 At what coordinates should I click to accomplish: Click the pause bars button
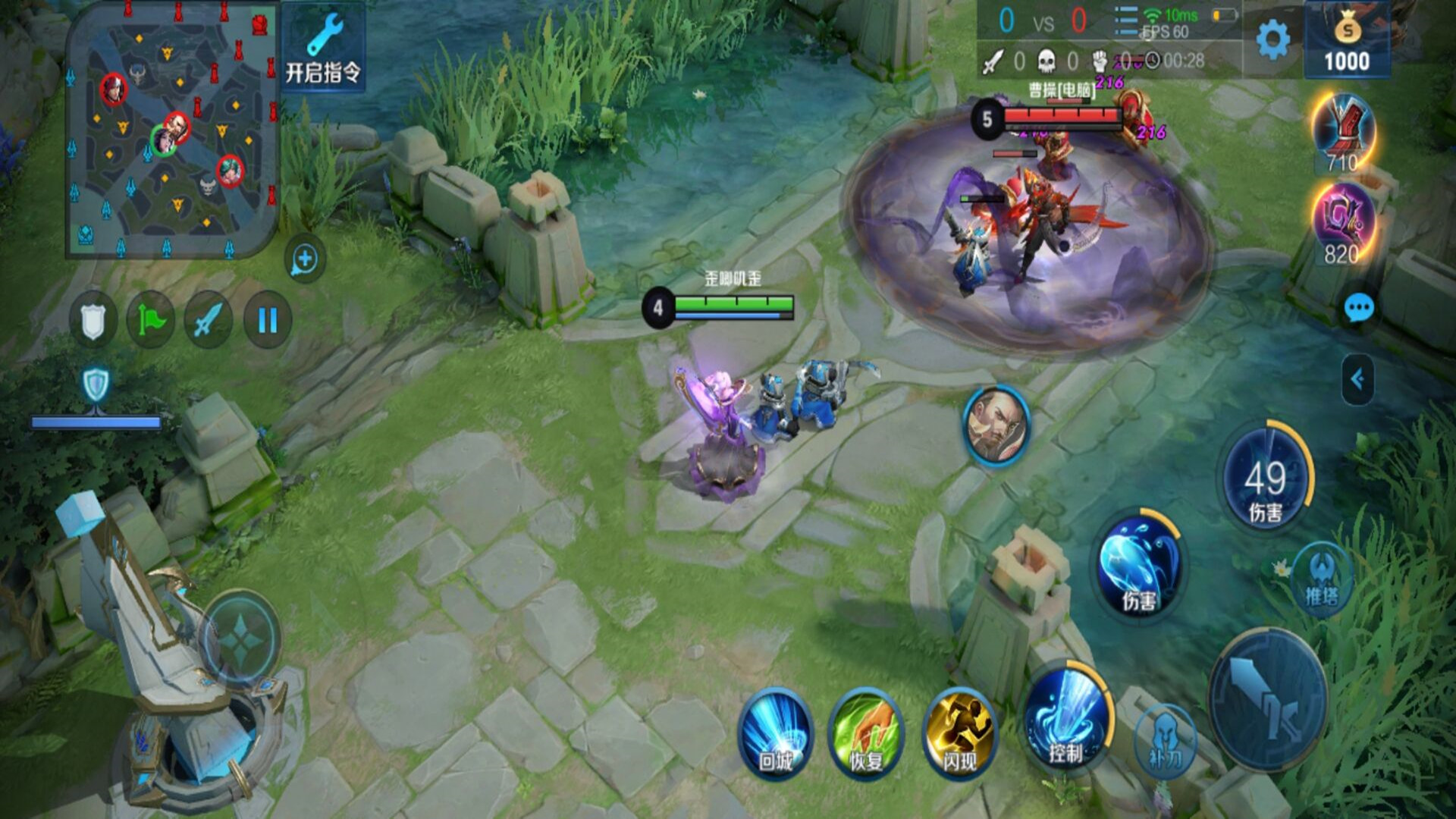tap(267, 321)
